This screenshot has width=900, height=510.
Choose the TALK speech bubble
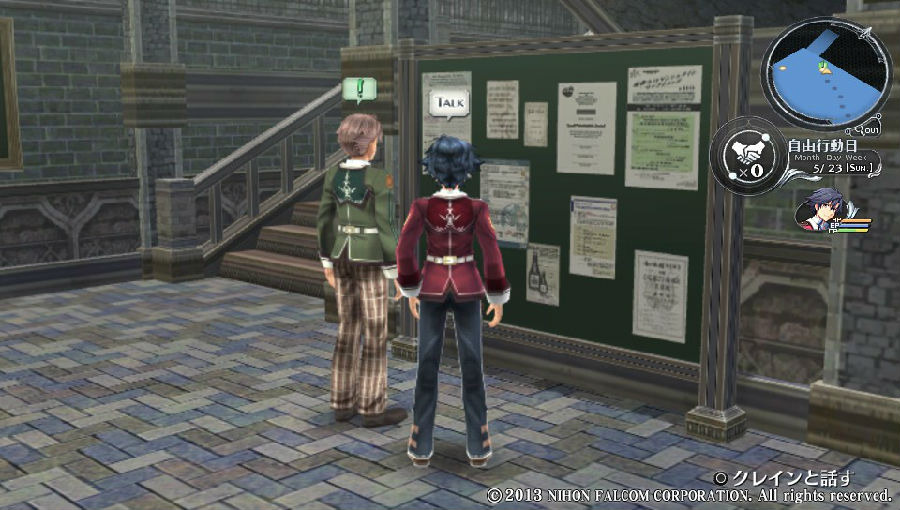pyautogui.click(x=448, y=102)
